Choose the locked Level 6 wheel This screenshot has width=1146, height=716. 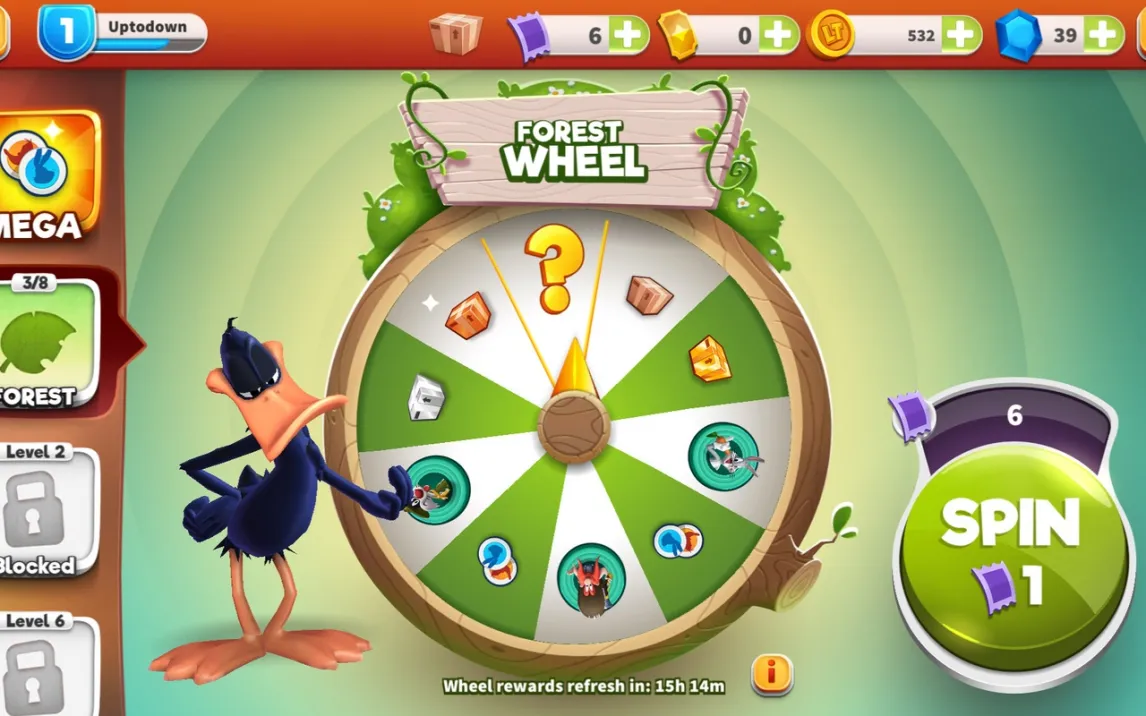[42, 665]
